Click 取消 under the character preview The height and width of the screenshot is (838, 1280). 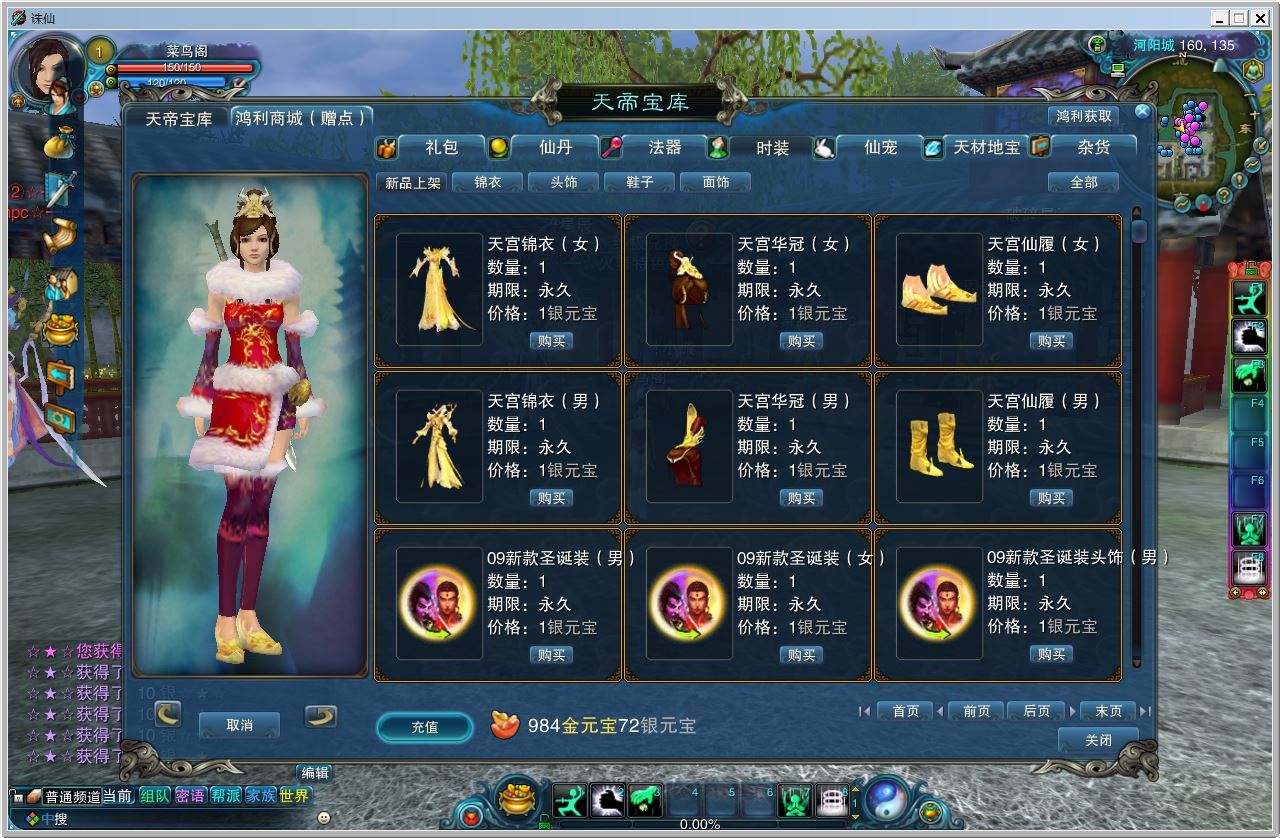click(240, 725)
